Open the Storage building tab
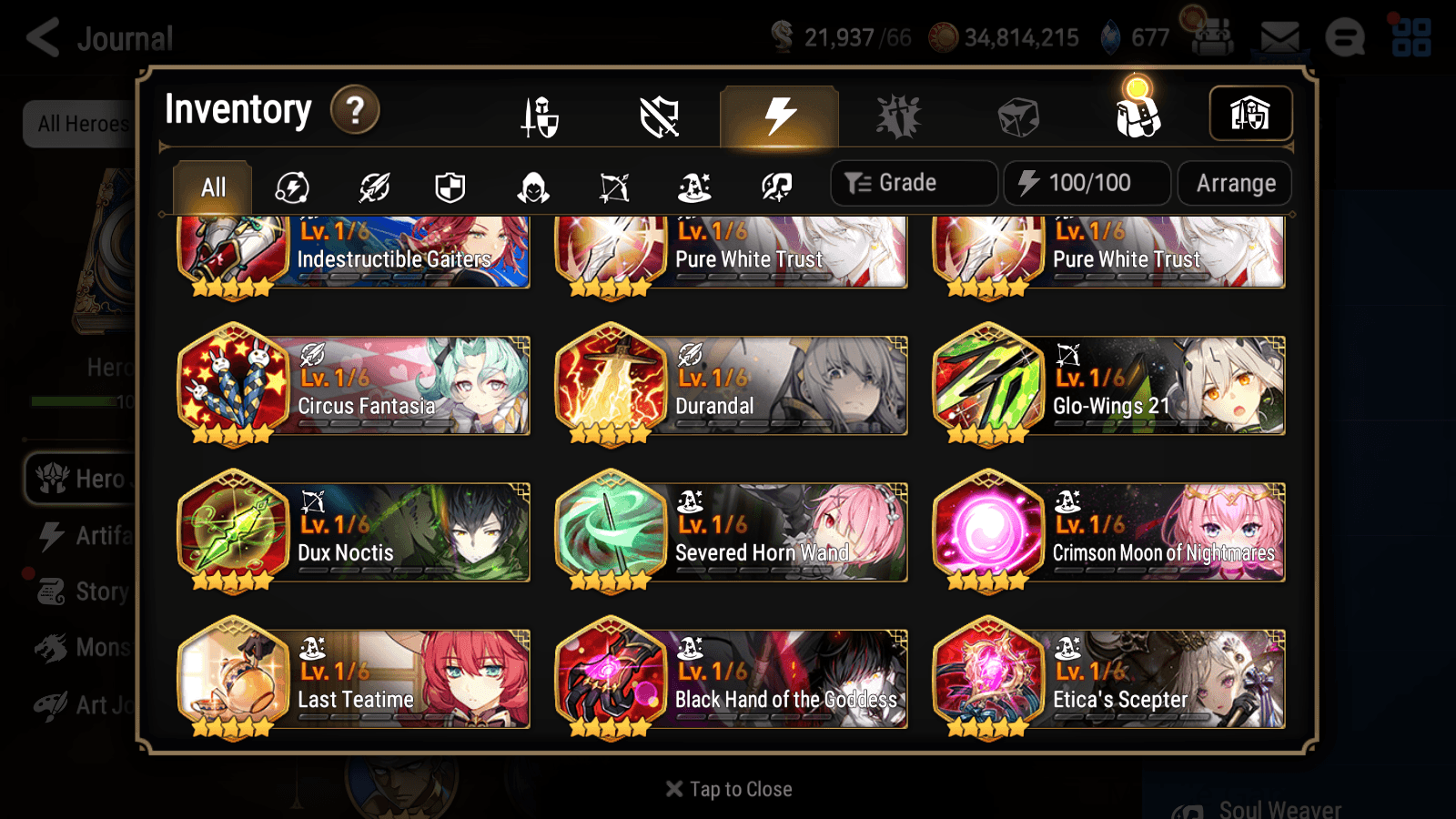 (x=1250, y=114)
